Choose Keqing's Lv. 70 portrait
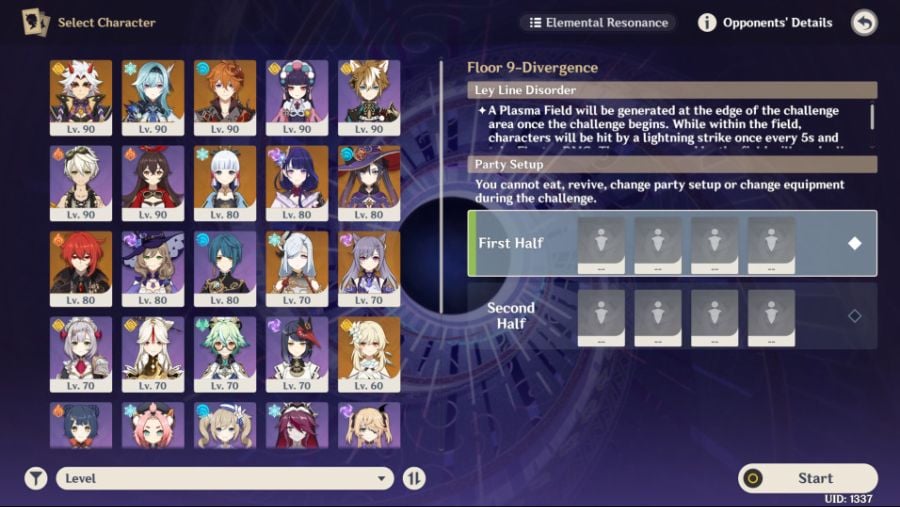 point(369,269)
